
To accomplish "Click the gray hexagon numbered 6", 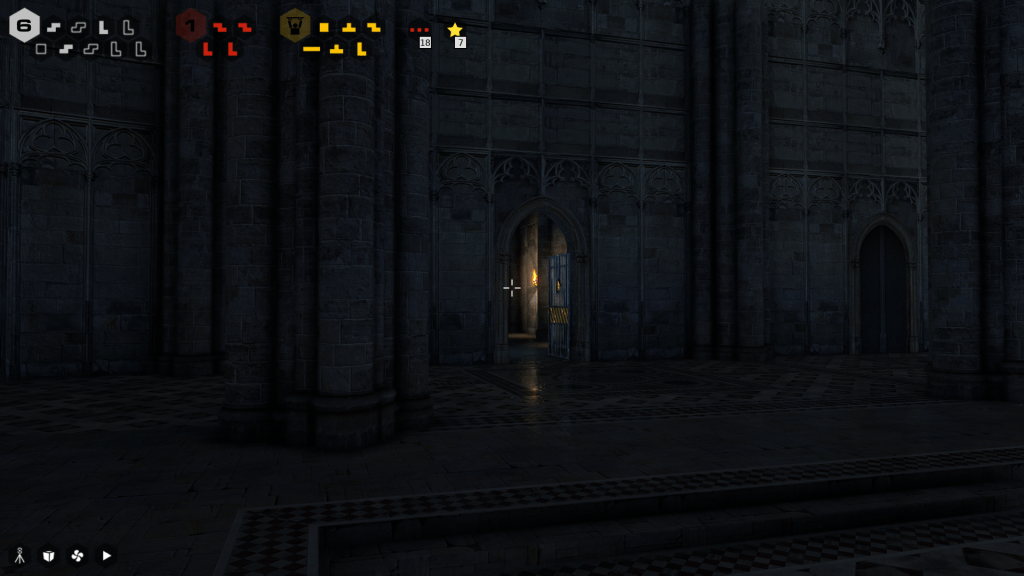I will click(x=24, y=25).
